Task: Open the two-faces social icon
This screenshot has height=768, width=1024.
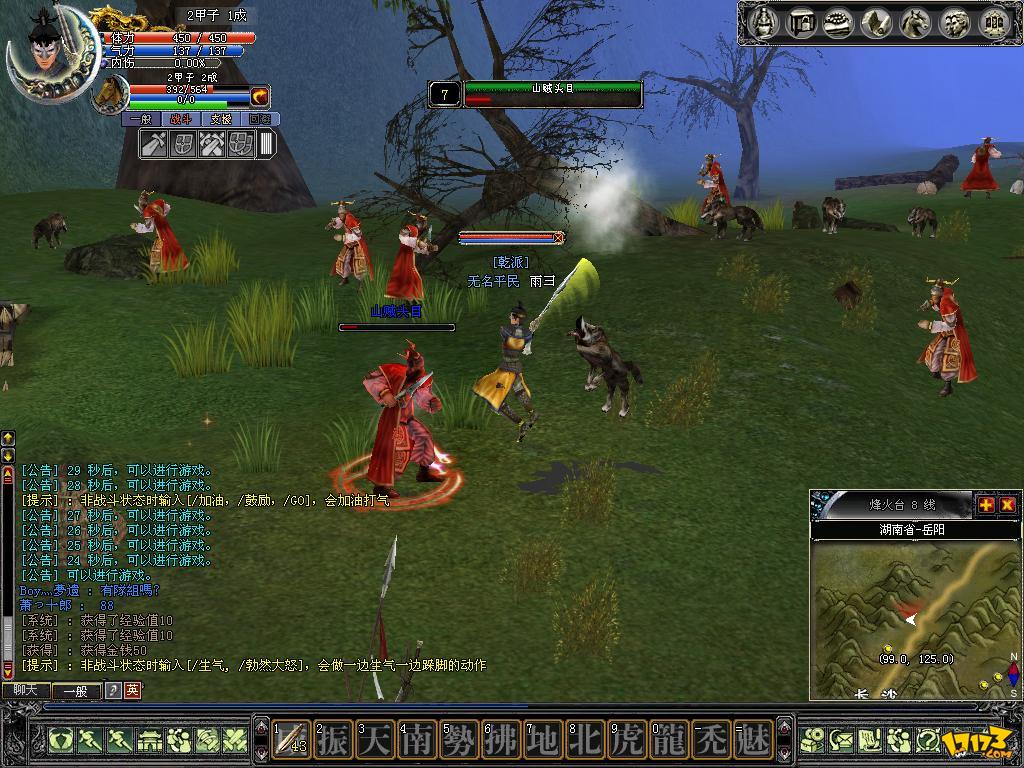Action: 954,22
